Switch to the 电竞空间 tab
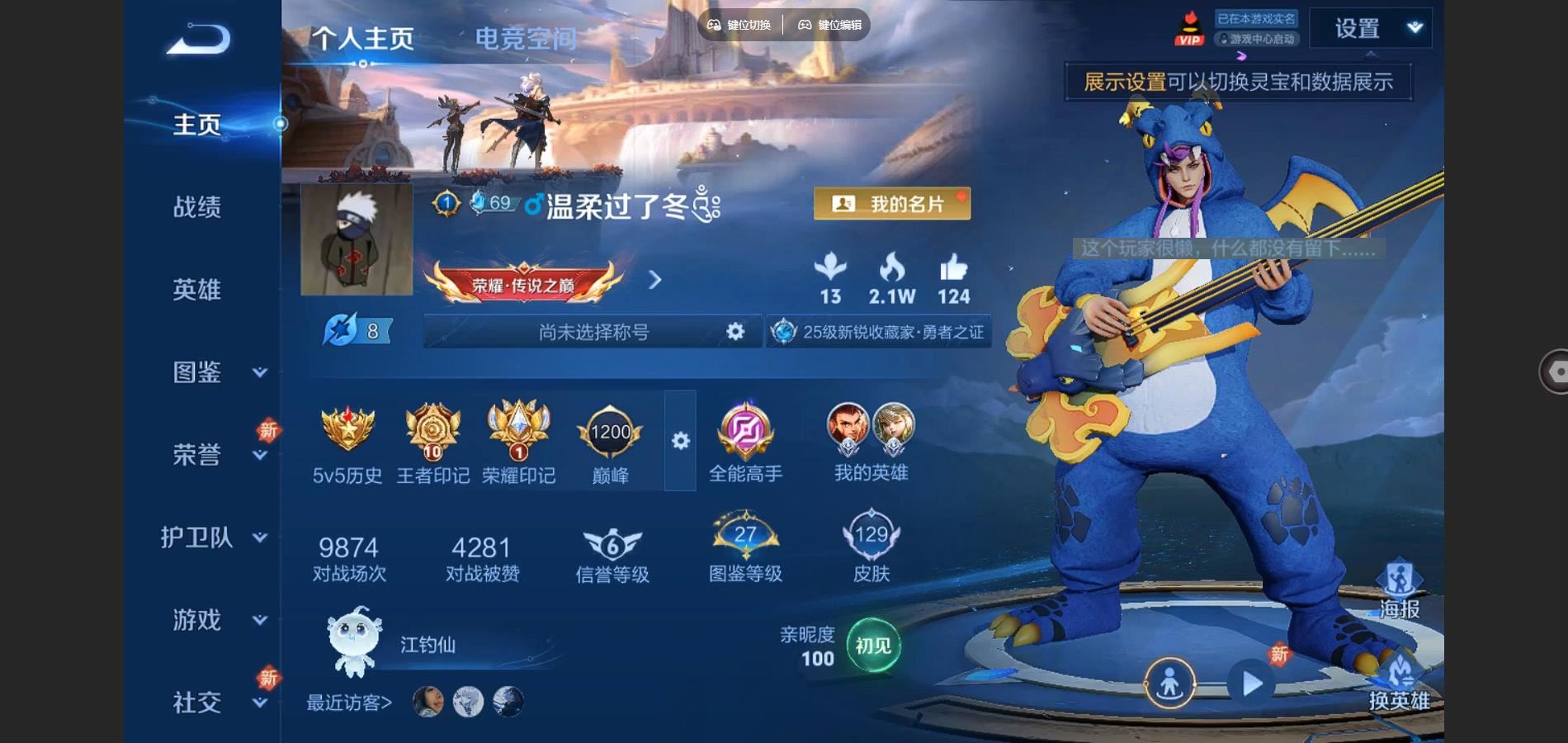 click(x=526, y=38)
